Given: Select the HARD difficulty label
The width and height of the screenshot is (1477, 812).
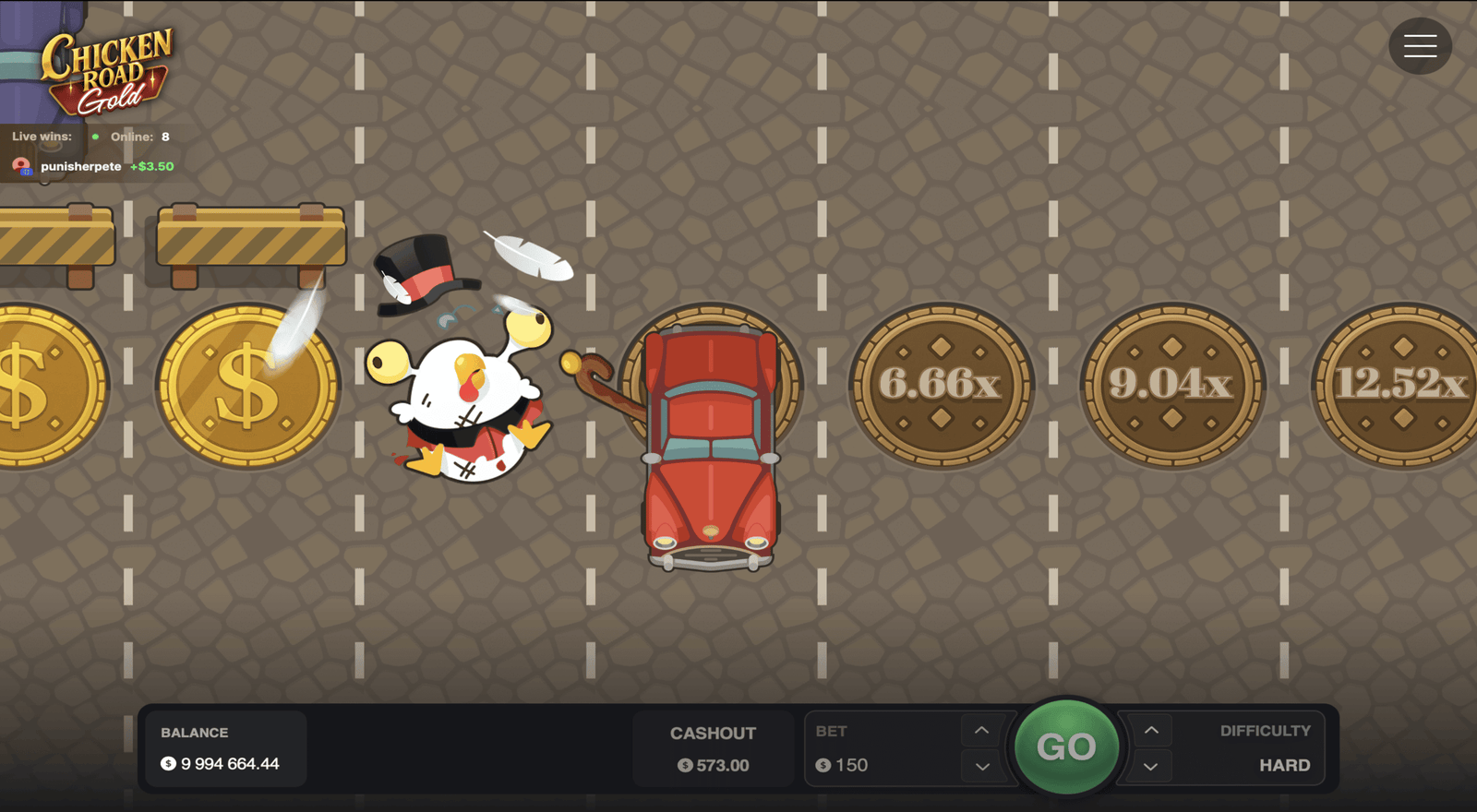Looking at the screenshot, I should (x=1285, y=765).
